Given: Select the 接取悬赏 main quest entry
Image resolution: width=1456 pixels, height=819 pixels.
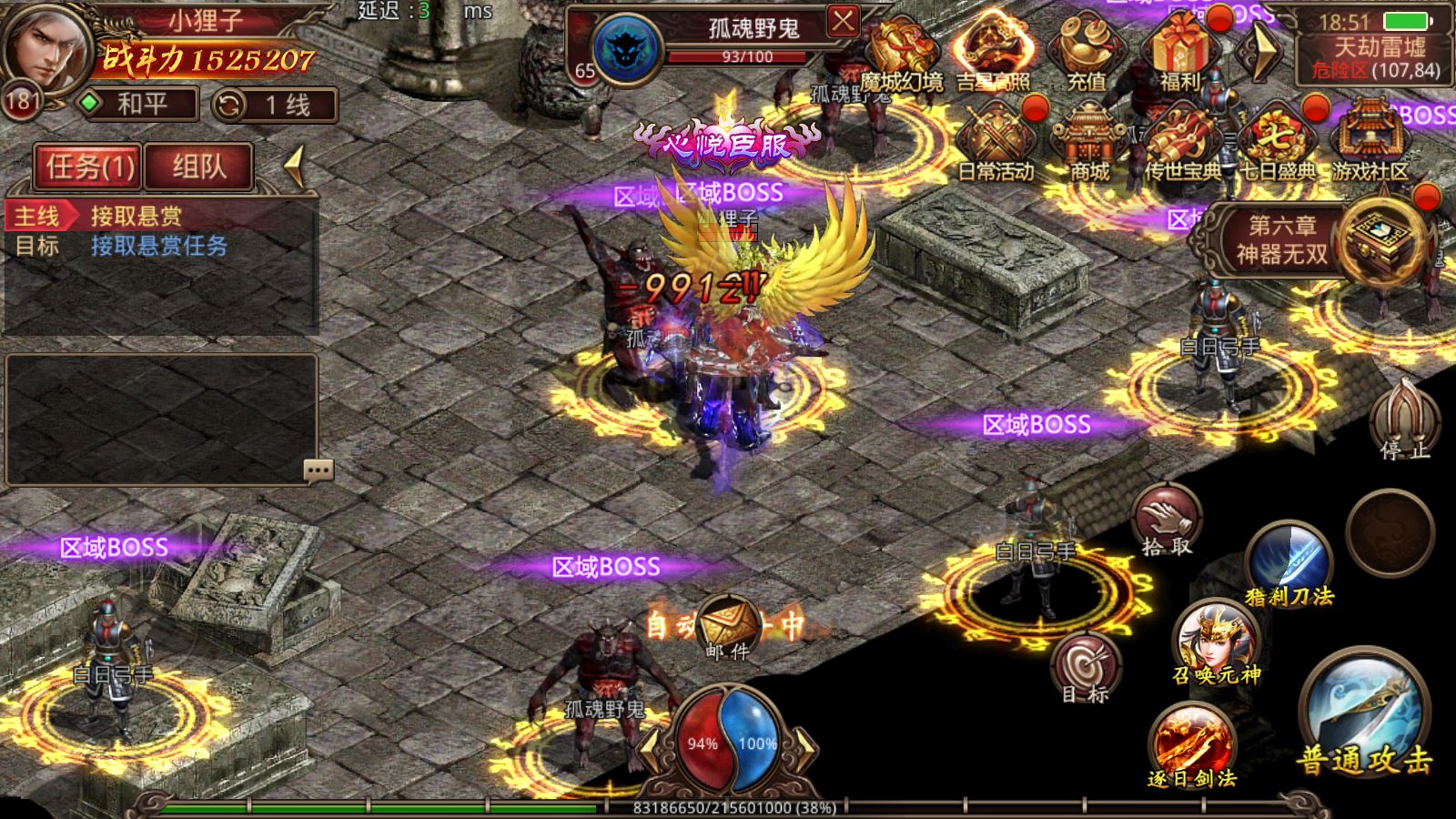Looking at the screenshot, I should click(x=136, y=216).
